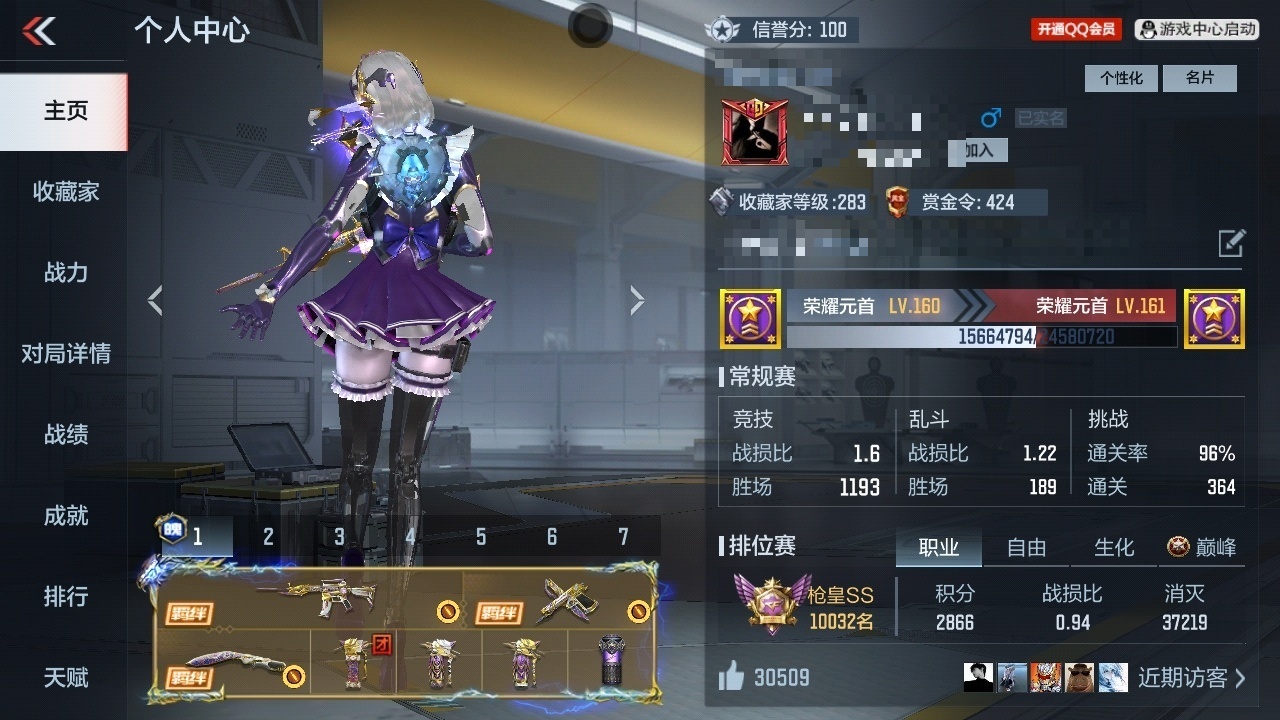Open the 天赋 talents page
Screen dimensions: 1280x720
click(x=65, y=678)
